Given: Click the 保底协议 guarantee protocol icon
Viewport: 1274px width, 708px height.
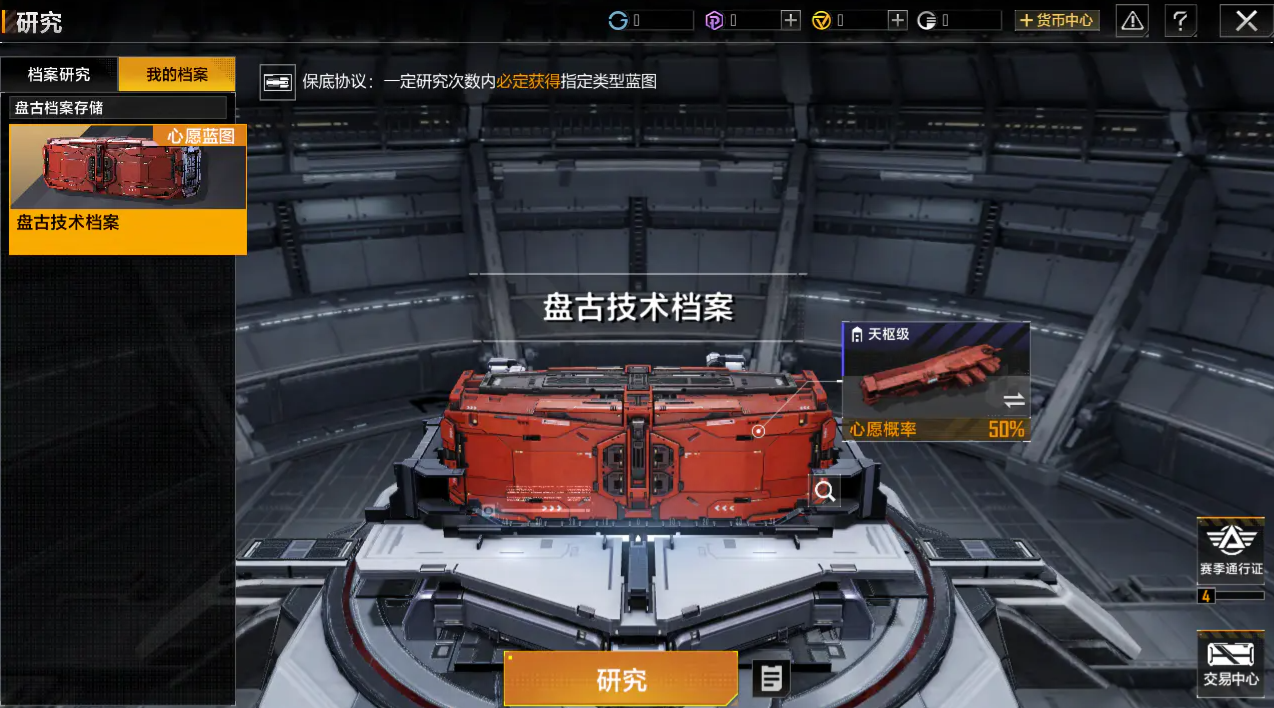Looking at the screenshot, I should (277, 82).
